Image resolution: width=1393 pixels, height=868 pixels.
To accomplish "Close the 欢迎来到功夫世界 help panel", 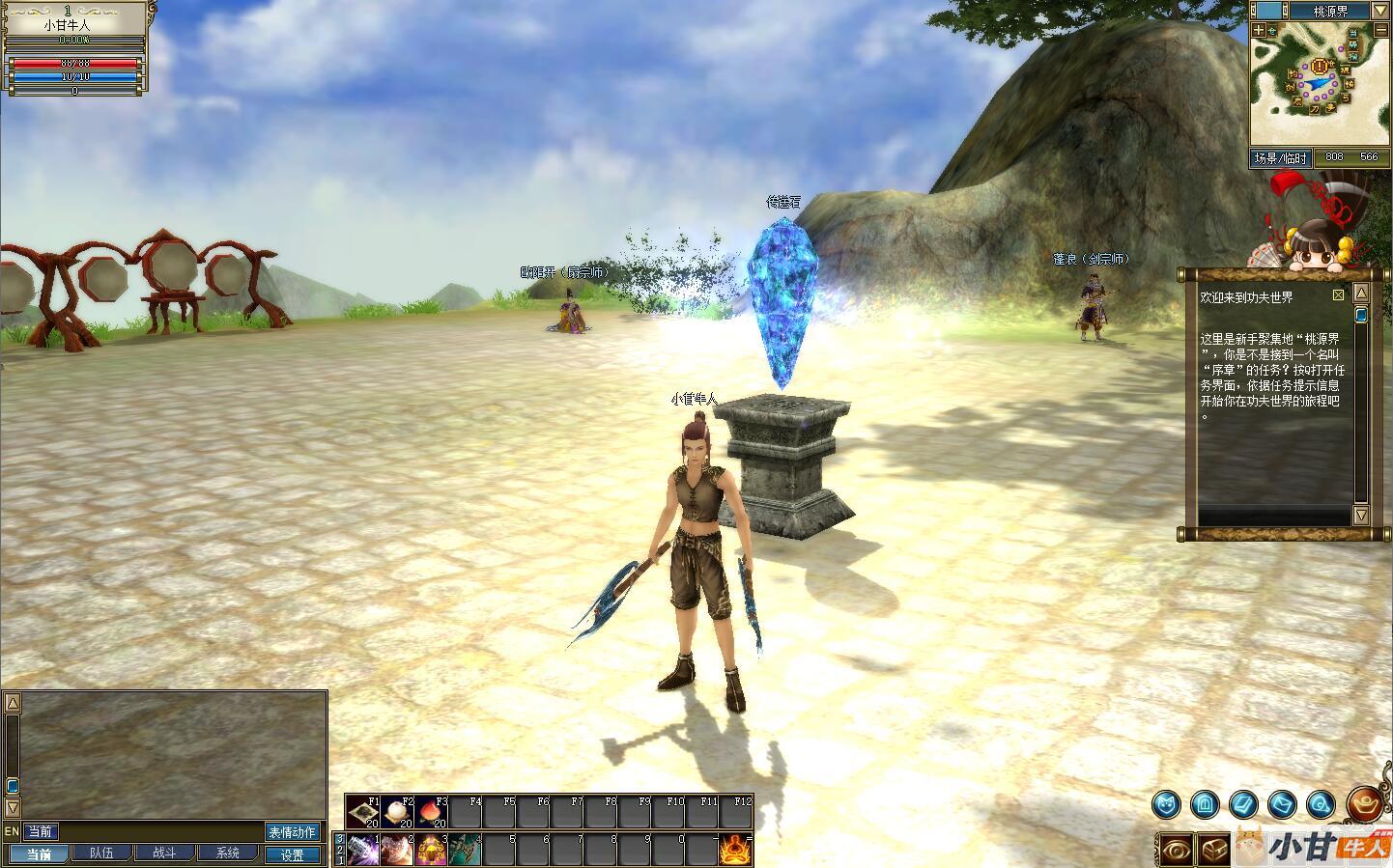I will [x=1338, y=294].
